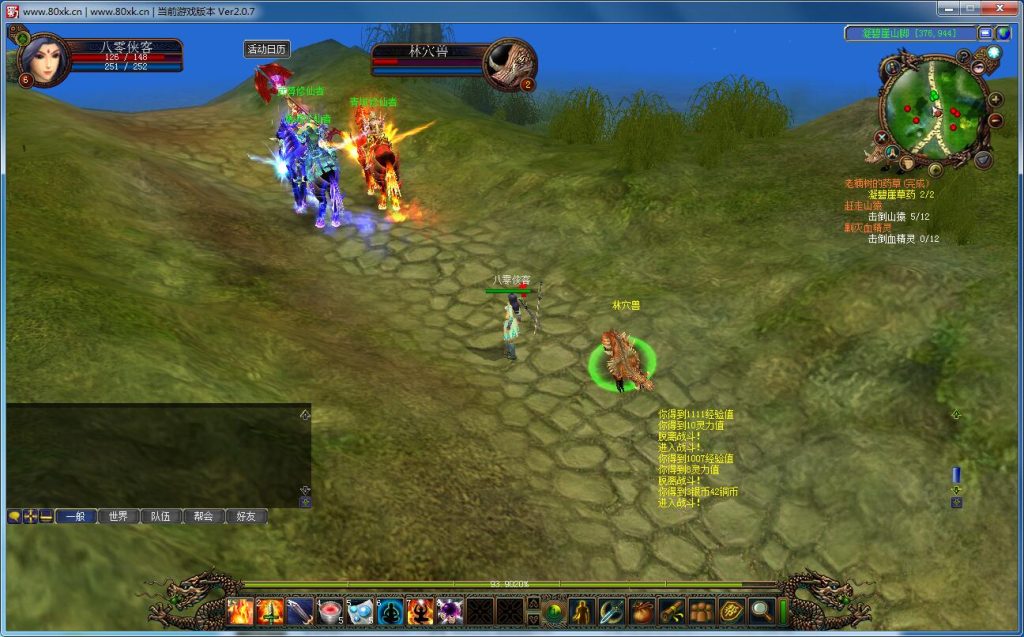Zoom out the minimap with minus button
Image resolution: width=1024 pixels, height=637 pixels.
(995, 121)
